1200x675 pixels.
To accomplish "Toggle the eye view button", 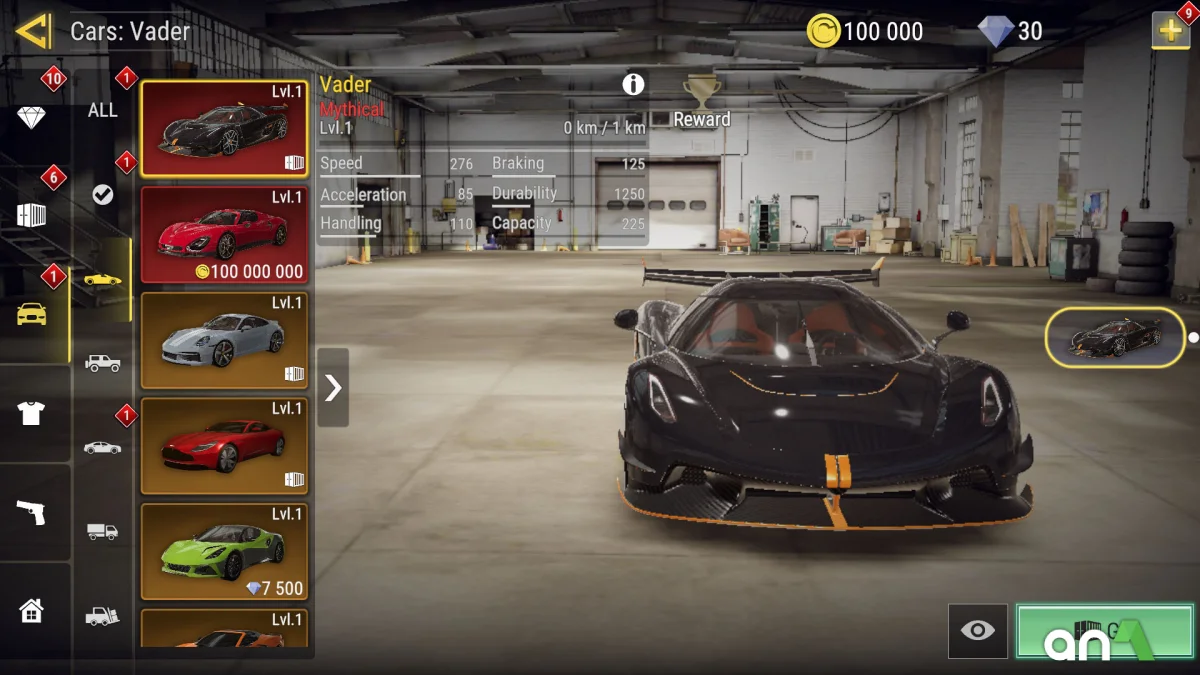I will pos(977,630).
